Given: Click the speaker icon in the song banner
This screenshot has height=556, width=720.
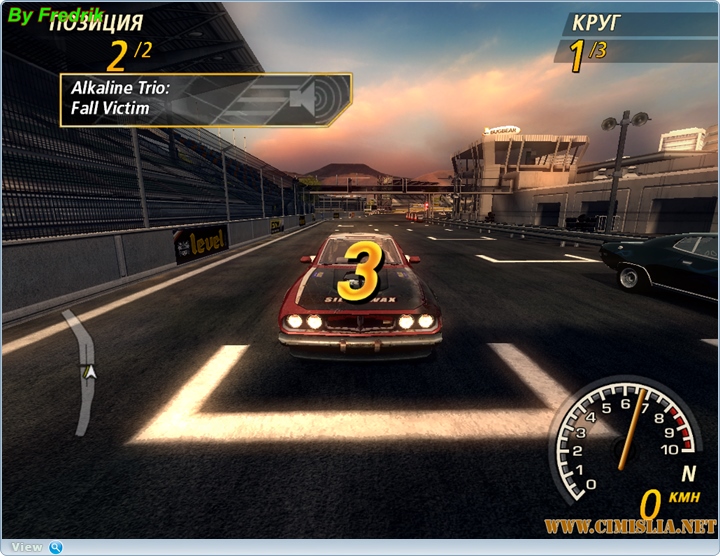Looking at the screenshot, I should click(x=304, y=98).
